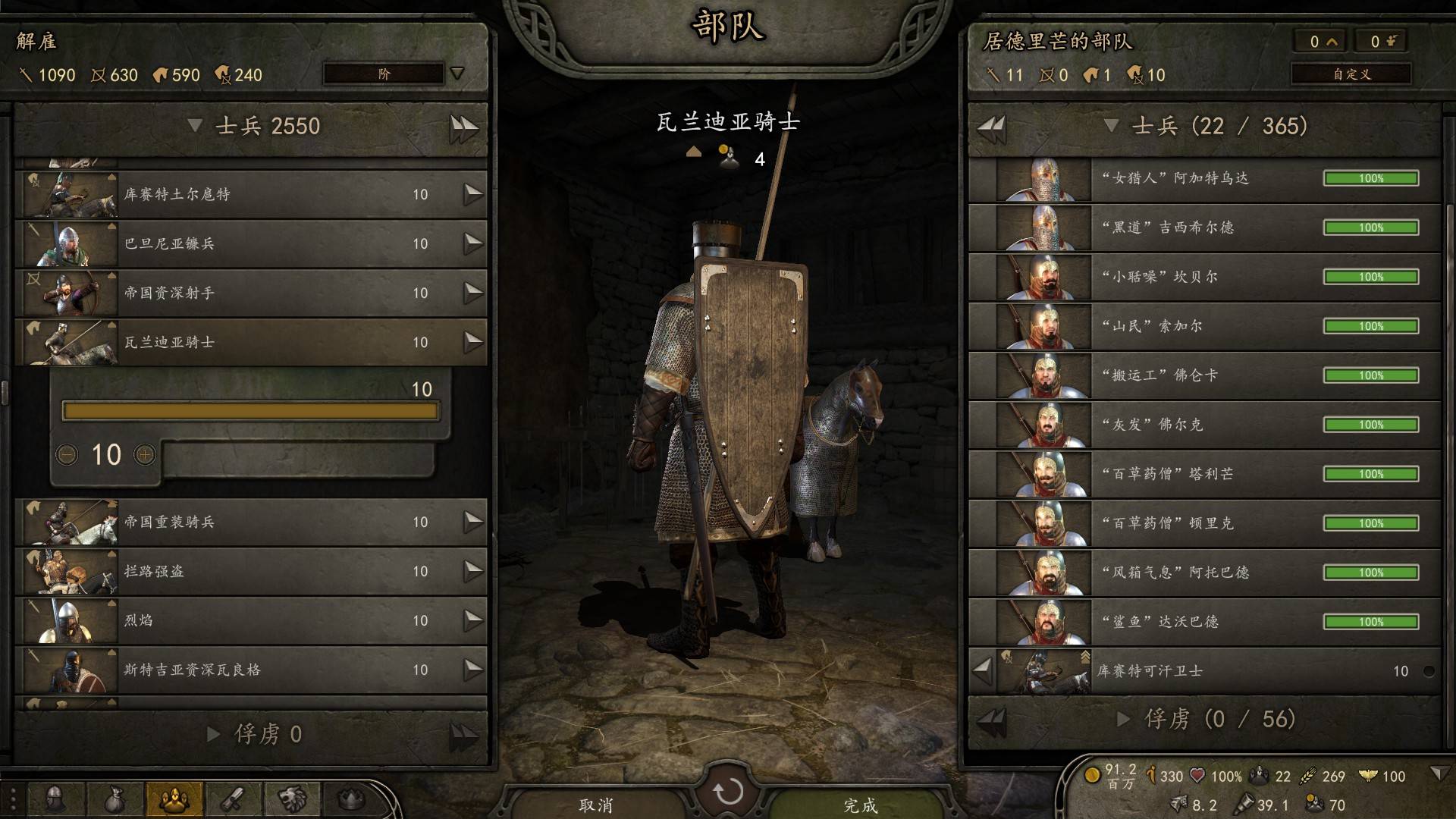Image resolution: width=1456 pixels, height=819 pixels.
Task: Transfer 拦路强盗 troops with its arrow
Action: [473, 571]
